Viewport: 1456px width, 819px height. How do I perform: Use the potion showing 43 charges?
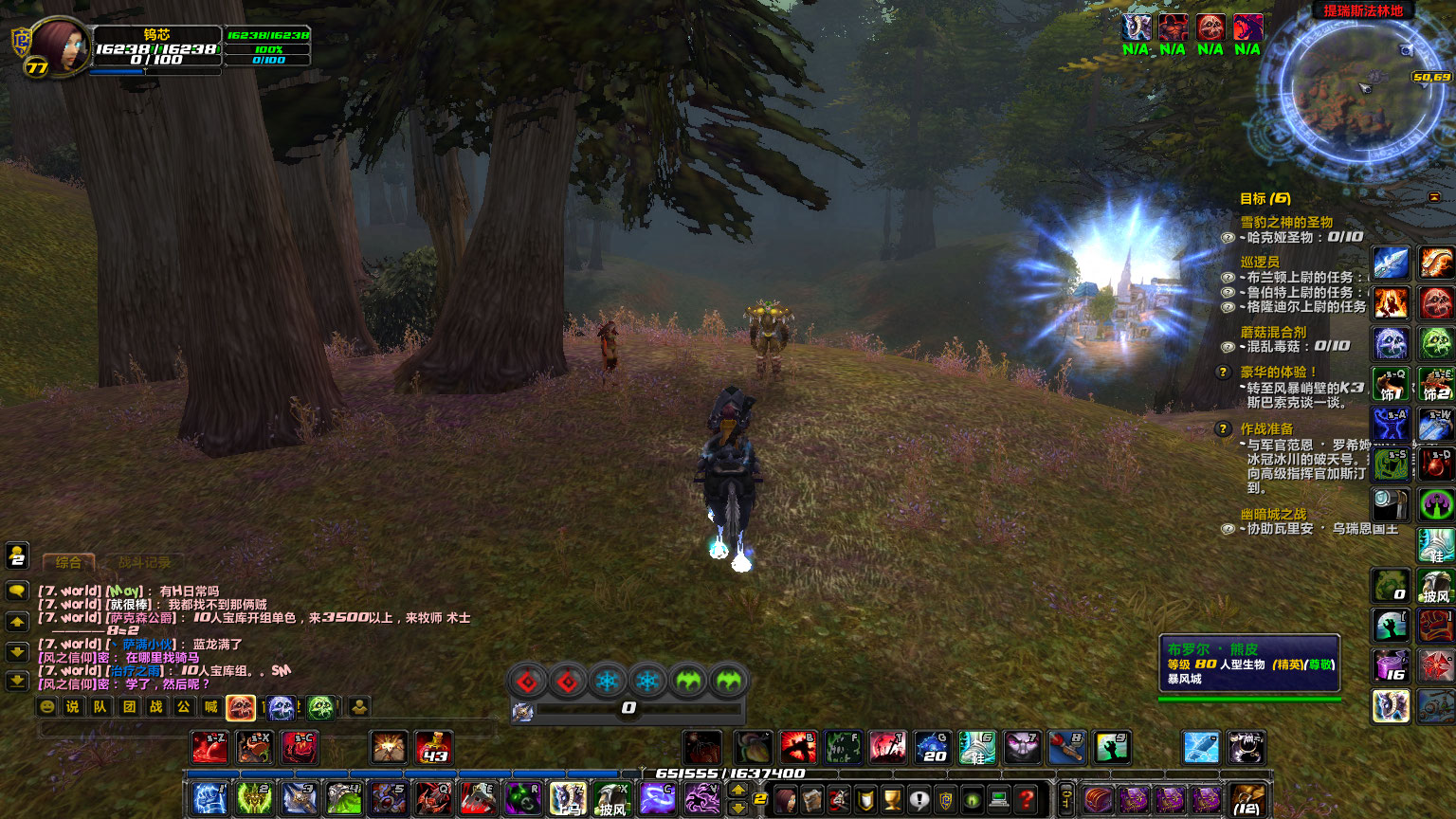(x=431, y=748)
